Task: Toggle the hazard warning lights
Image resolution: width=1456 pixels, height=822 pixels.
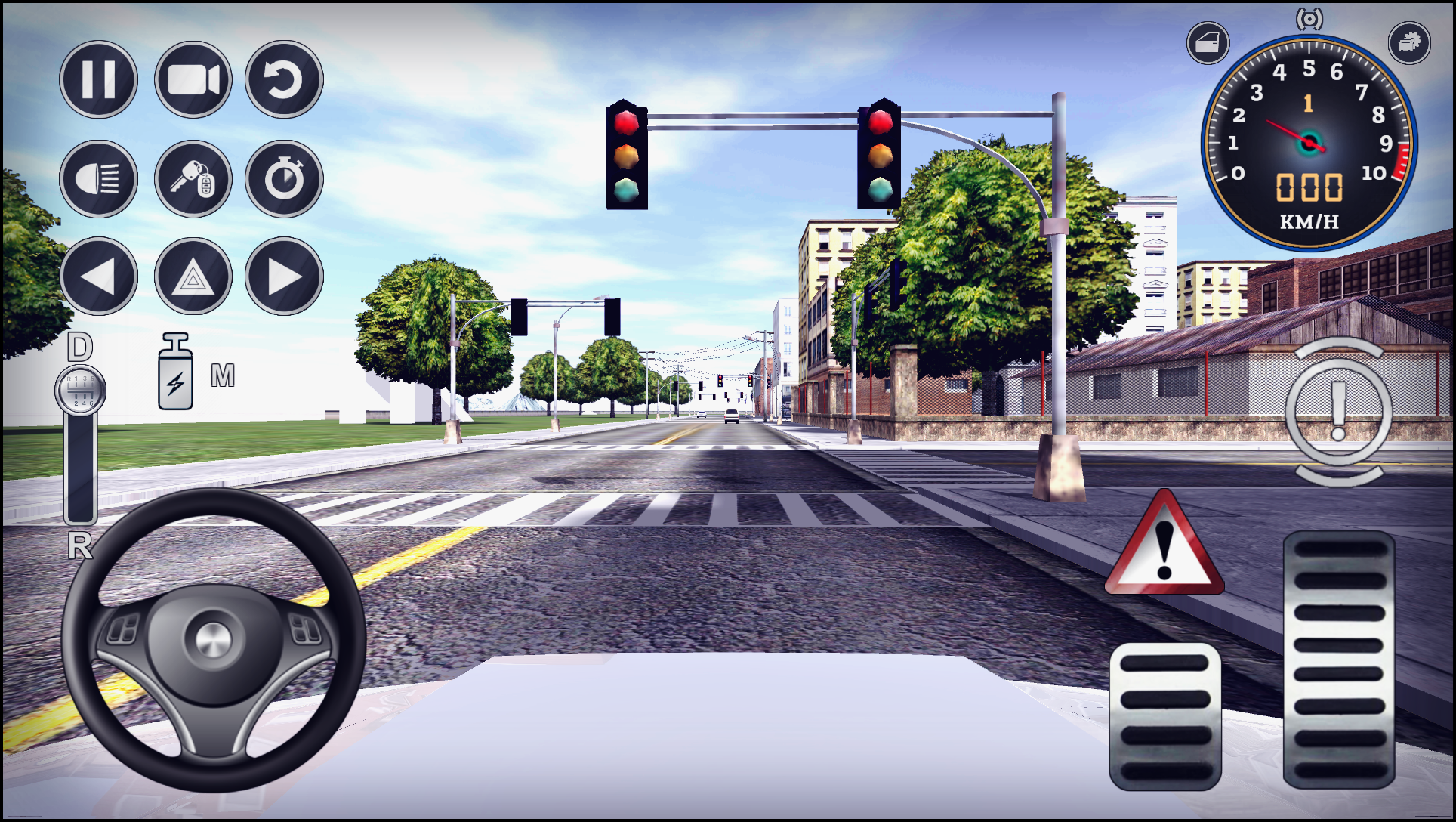Action: 192,277
